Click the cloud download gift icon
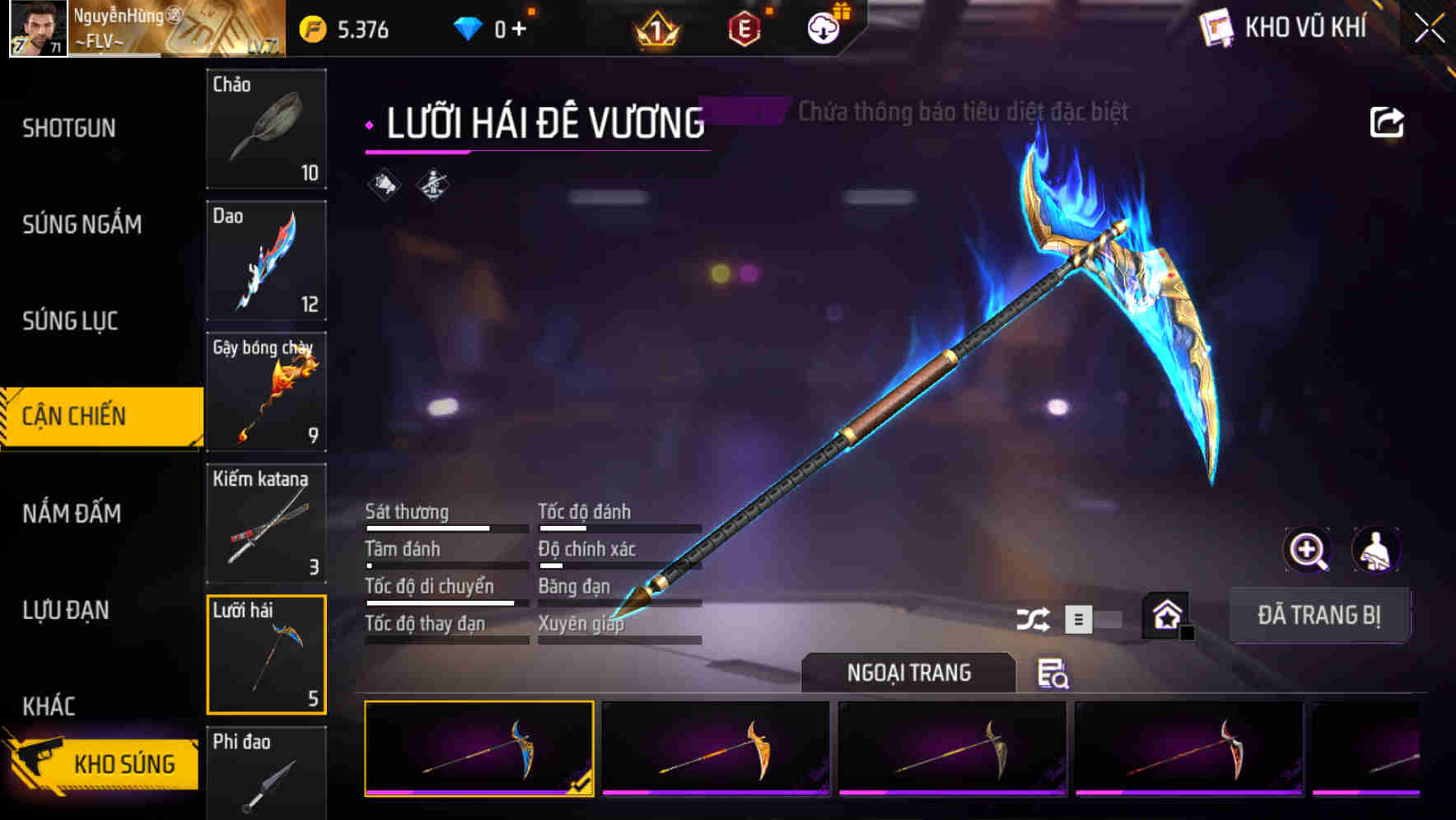Screen dimensions: 1456x820 click(823, 27)
